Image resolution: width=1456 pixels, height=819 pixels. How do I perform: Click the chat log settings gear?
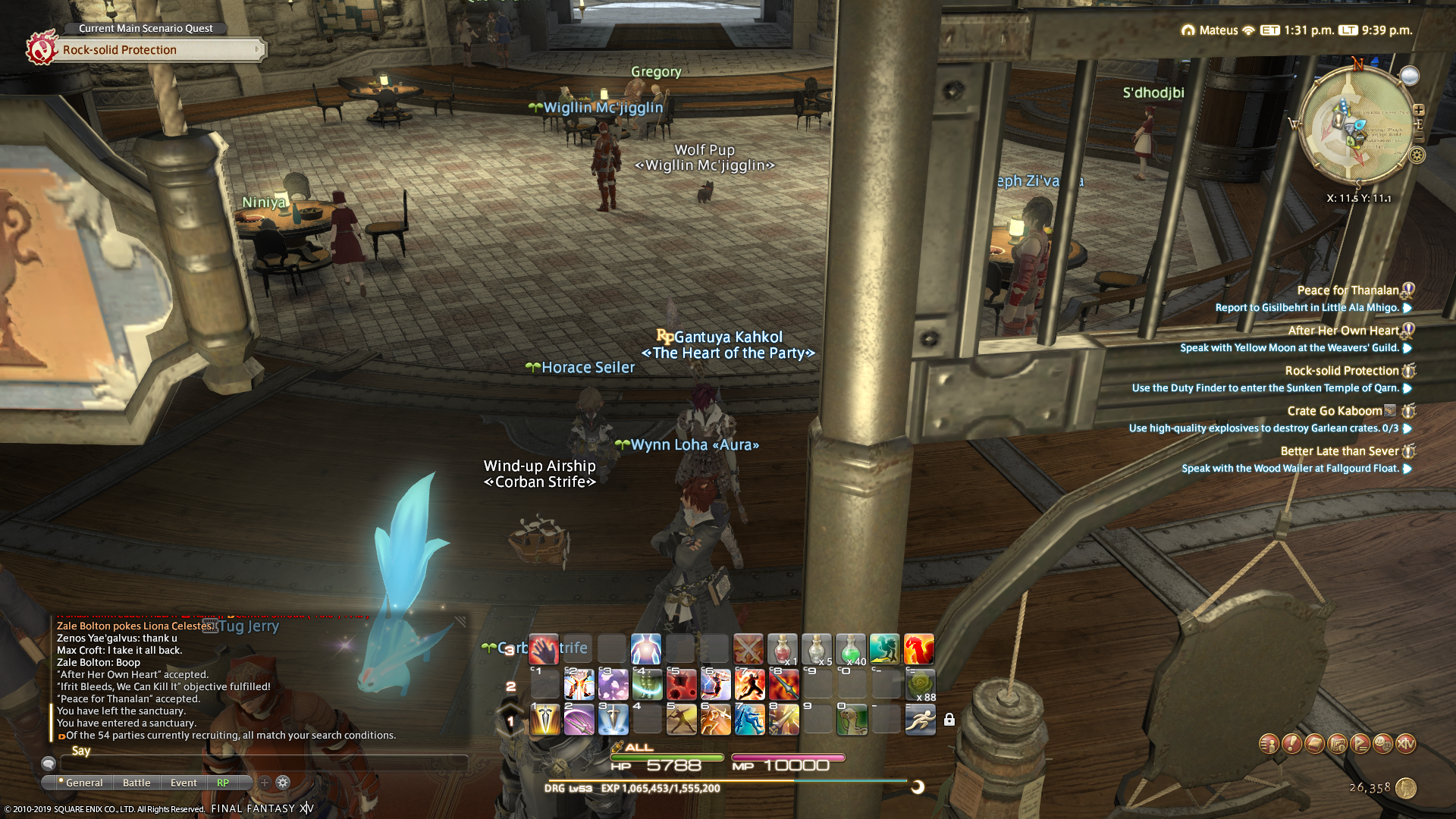point(283,783)
